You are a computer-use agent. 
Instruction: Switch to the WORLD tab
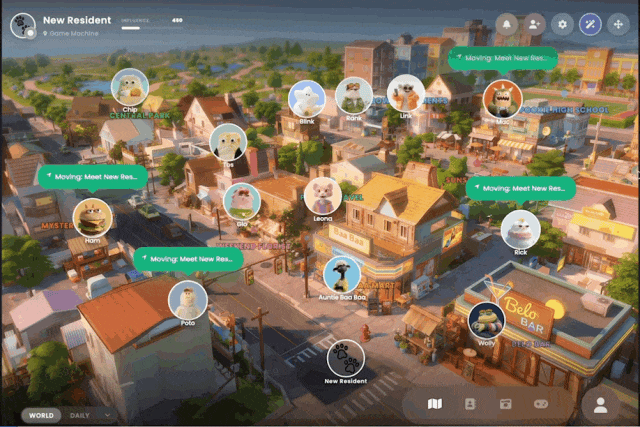tap(41, 415)
